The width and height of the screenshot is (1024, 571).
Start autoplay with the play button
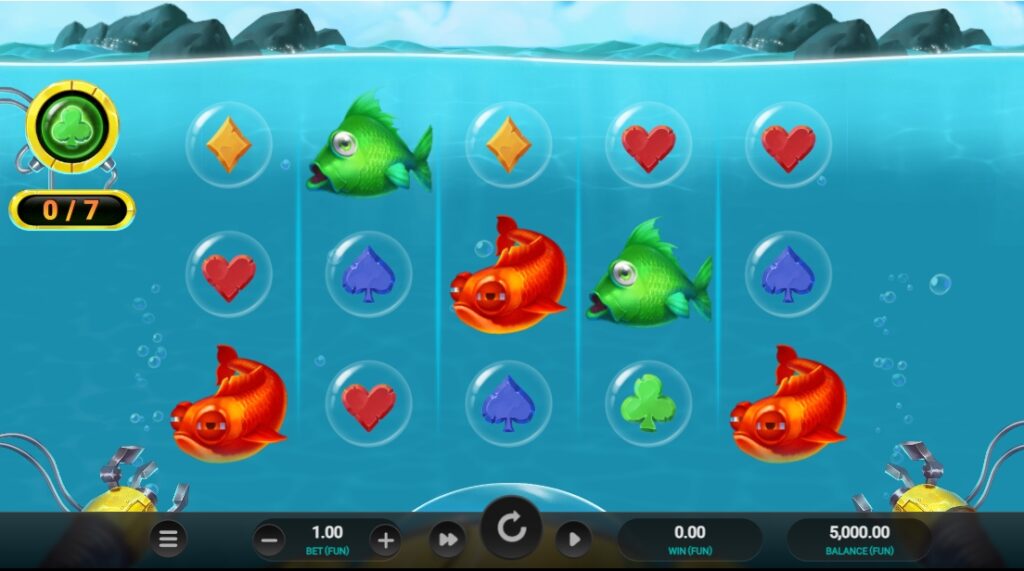click(573, 540)
